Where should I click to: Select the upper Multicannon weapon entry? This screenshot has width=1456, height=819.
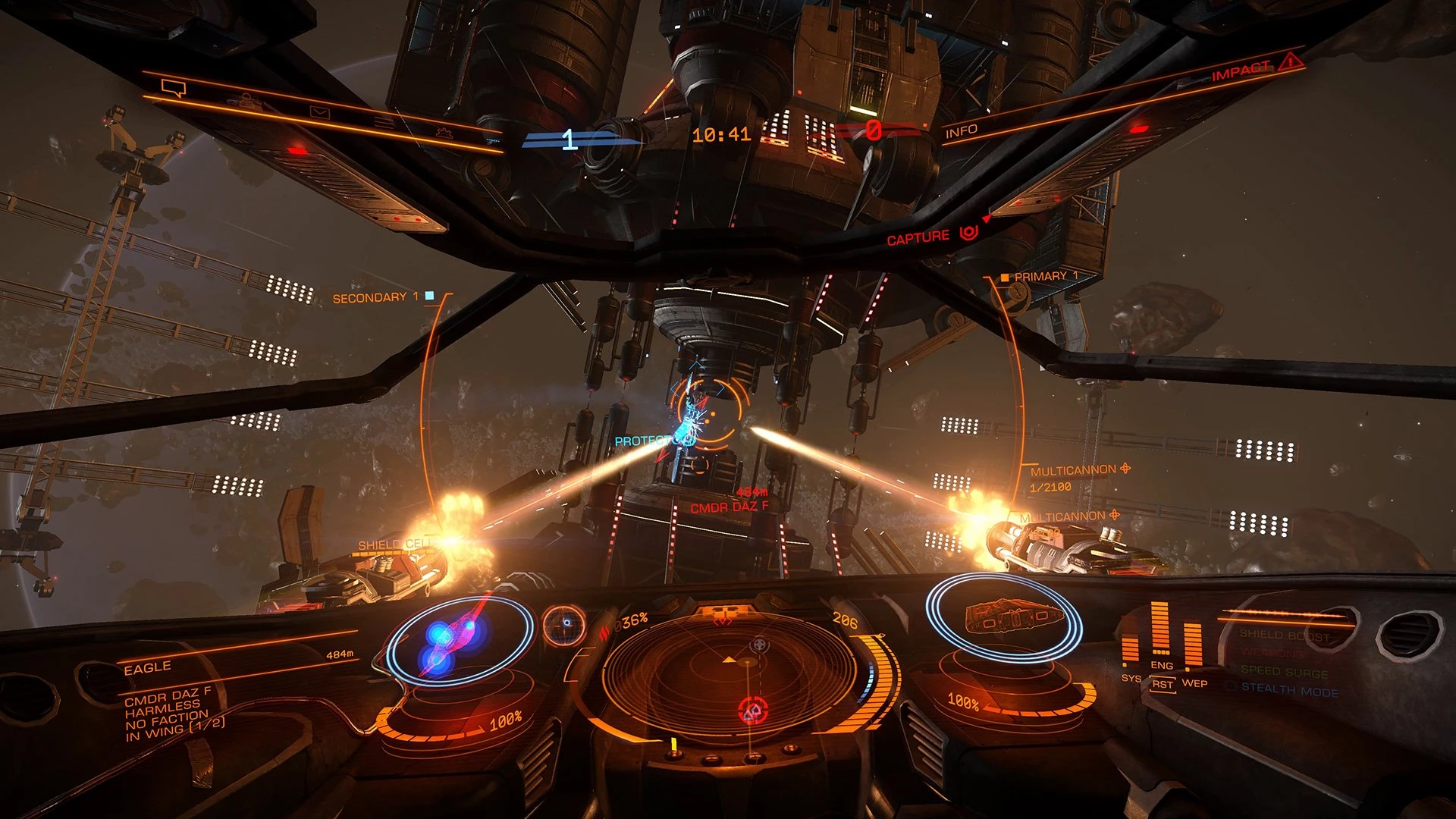pos(1073,471)
